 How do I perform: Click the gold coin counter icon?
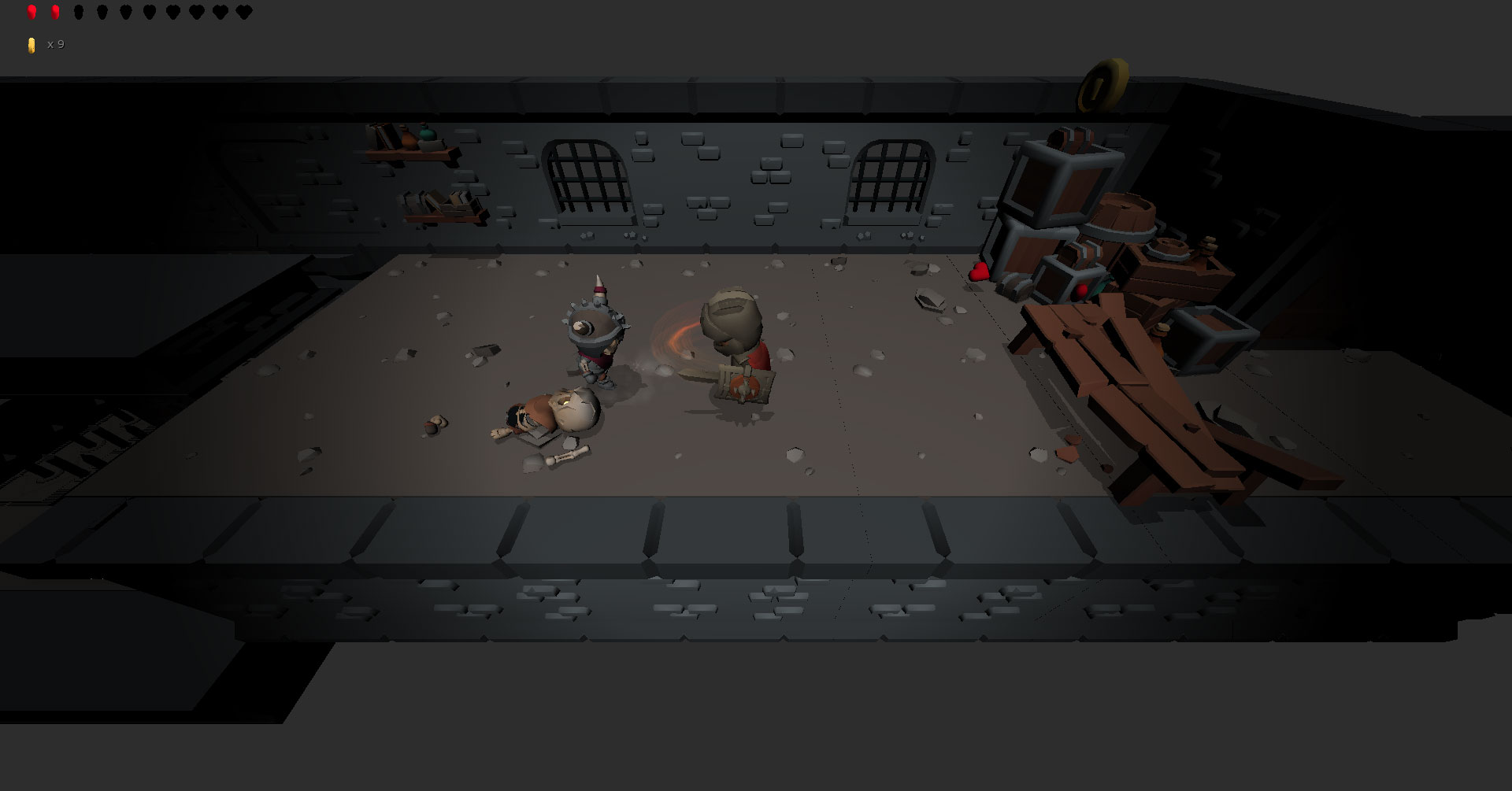[31, 45]
